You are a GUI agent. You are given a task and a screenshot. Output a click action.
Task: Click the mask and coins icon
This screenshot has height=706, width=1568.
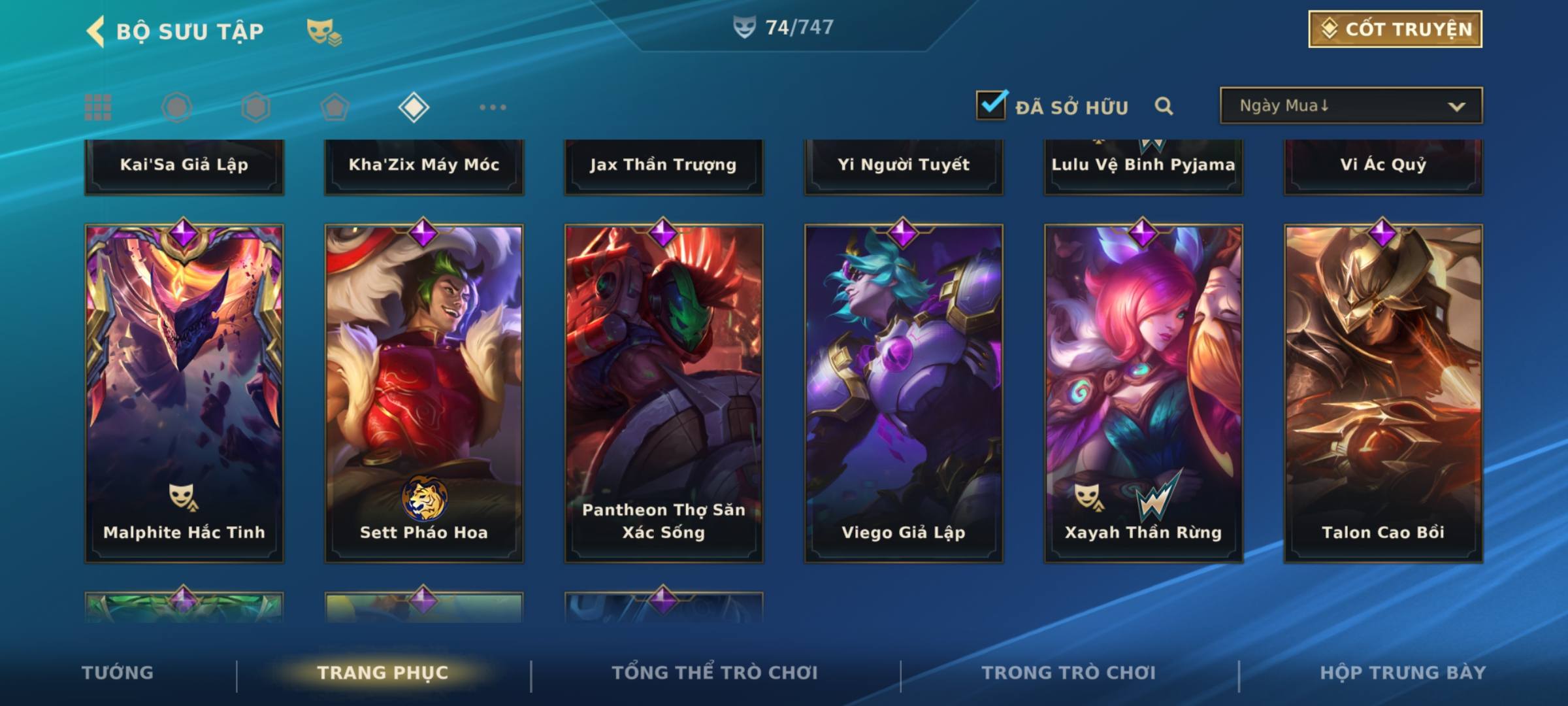[324, 31]
